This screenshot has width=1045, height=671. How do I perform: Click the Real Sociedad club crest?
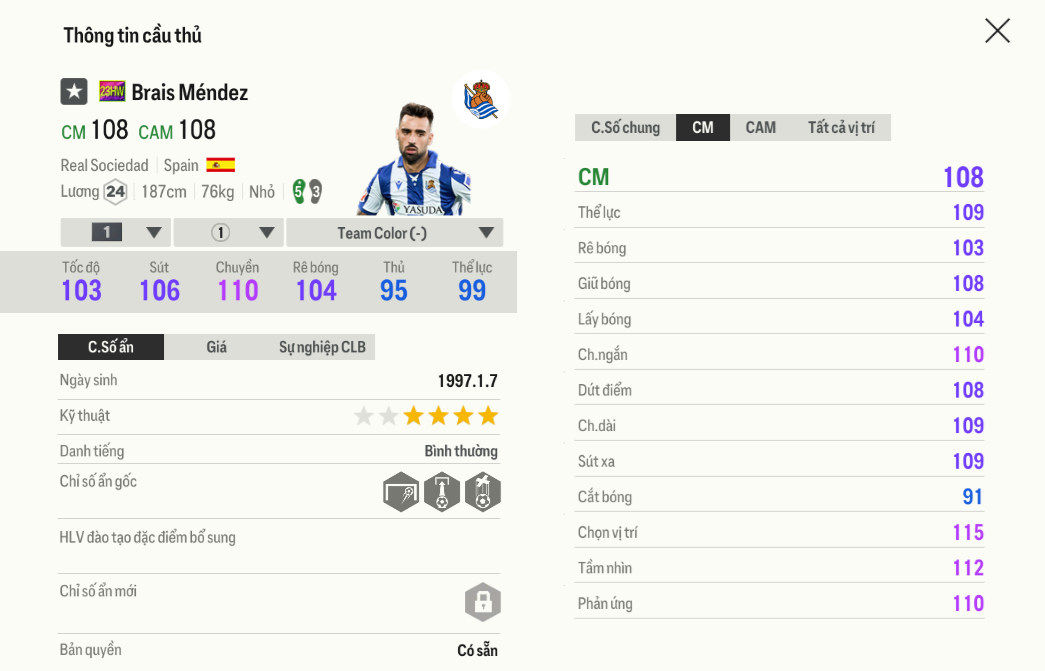tap(481, 99)
